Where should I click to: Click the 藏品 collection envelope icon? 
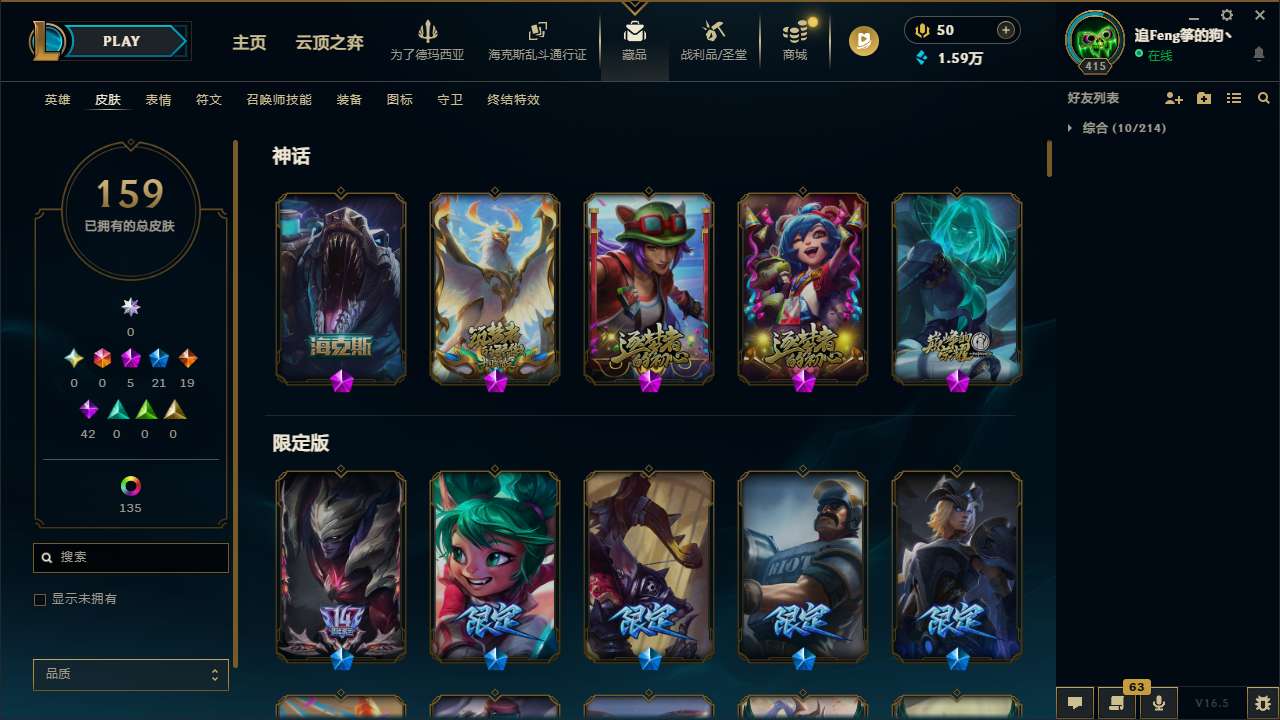pos(634,30)
